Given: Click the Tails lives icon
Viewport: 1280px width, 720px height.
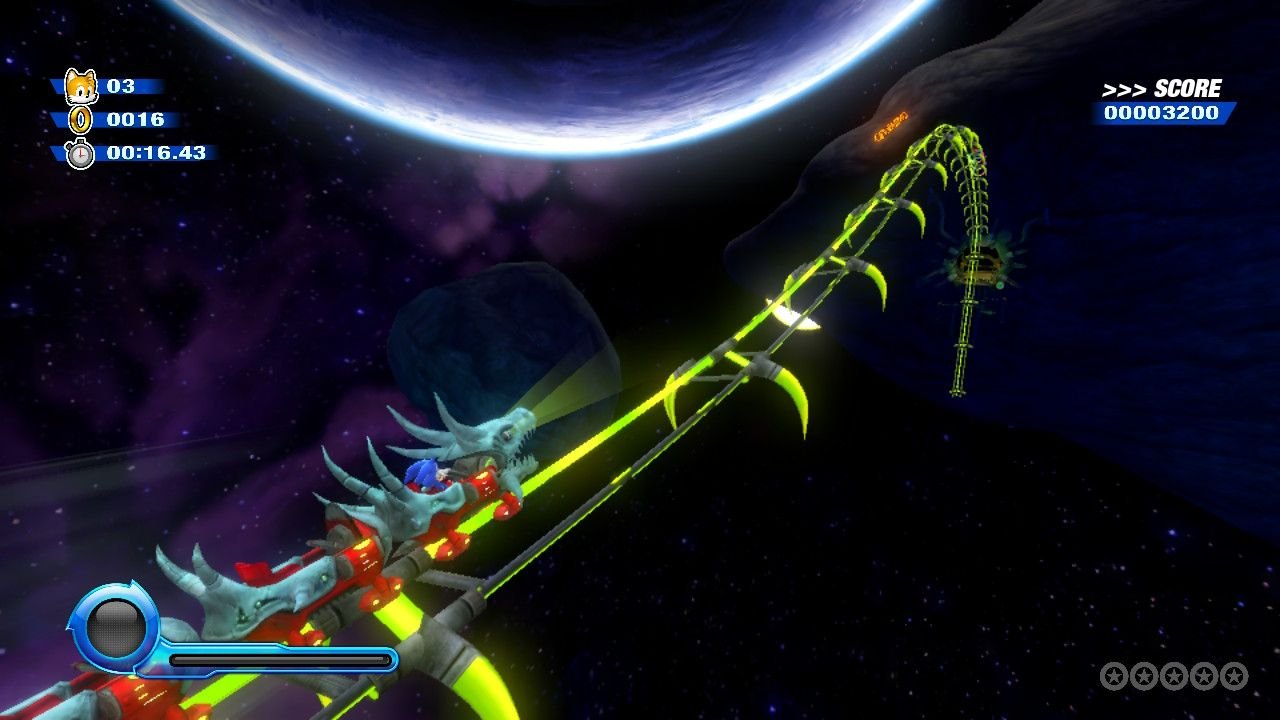Looking at the screenshot, I should (x=79, y=87).
